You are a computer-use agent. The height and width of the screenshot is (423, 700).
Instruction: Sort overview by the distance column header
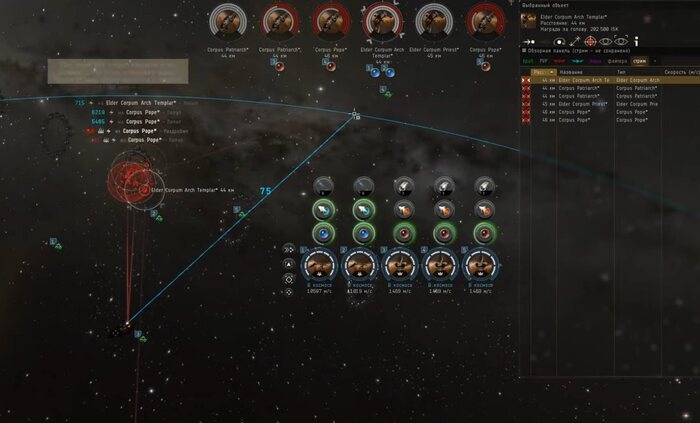(545, 71)
